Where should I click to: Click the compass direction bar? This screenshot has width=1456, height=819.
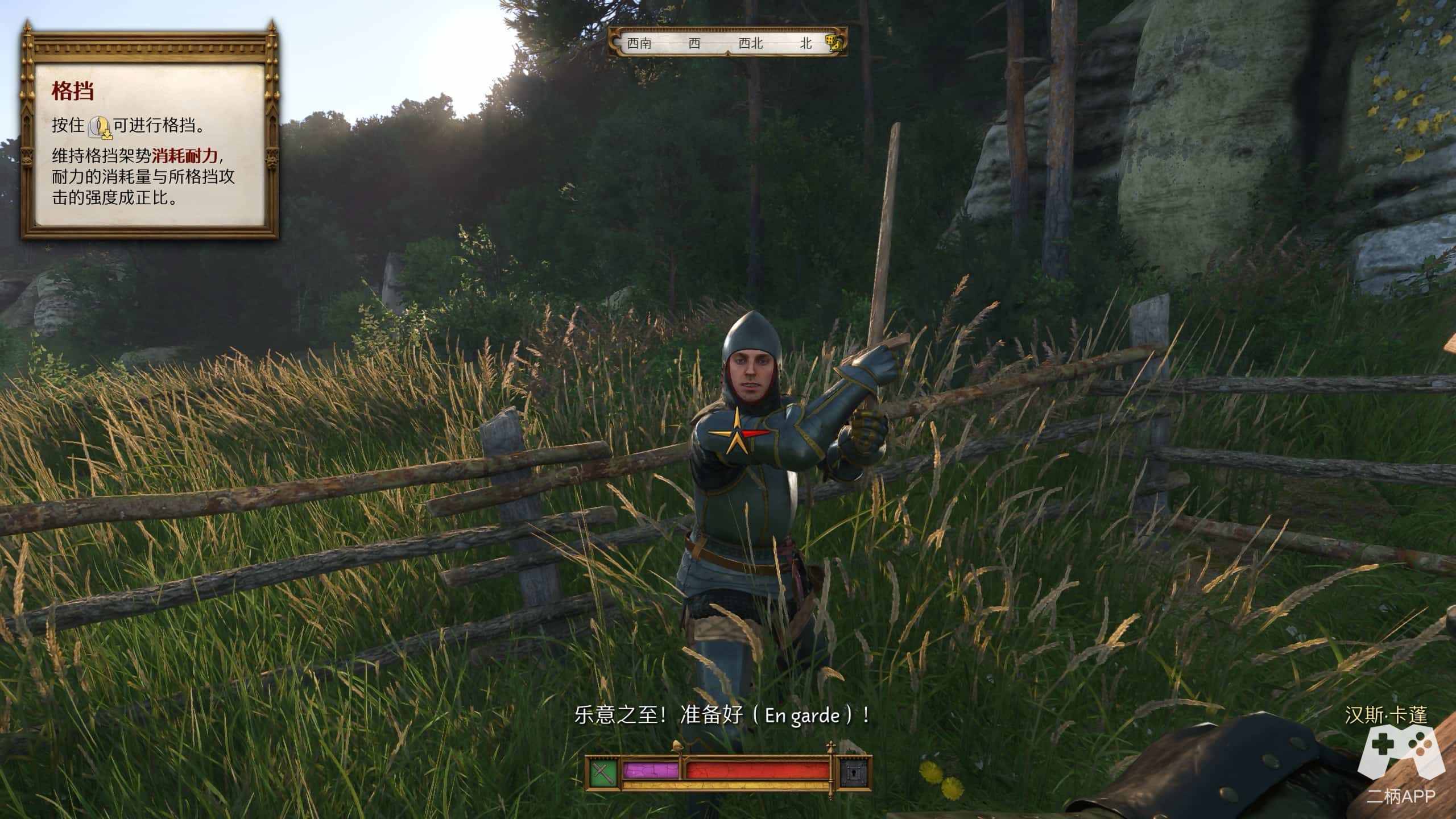pyautogui.click(x=727, y=43)
